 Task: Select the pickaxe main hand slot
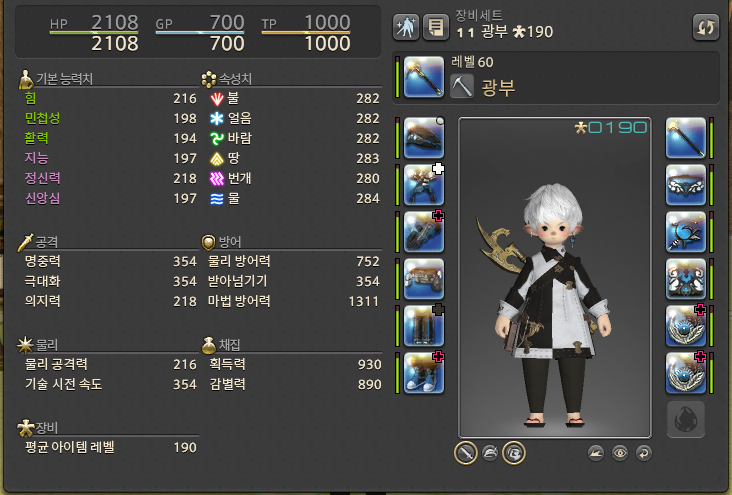pyautogui.click(x=424, y=77)
